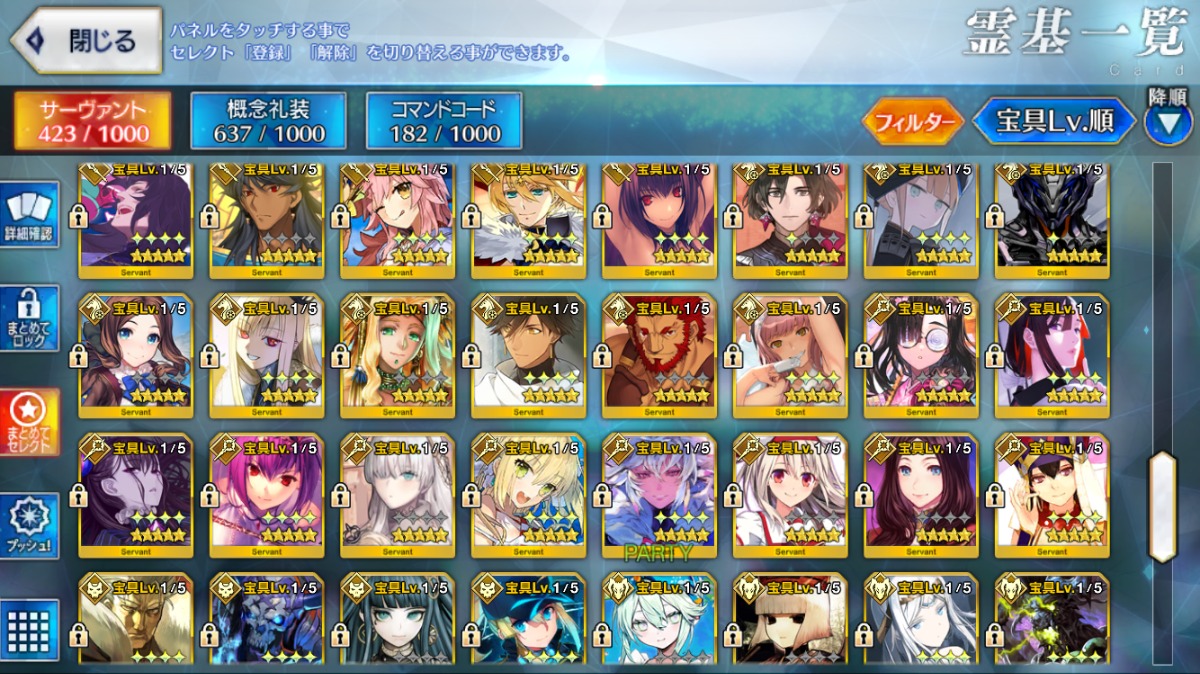This screenshot has height=674, width=1200.
Task: Open 詳細確認 card details mode
Action: (30, 216)
